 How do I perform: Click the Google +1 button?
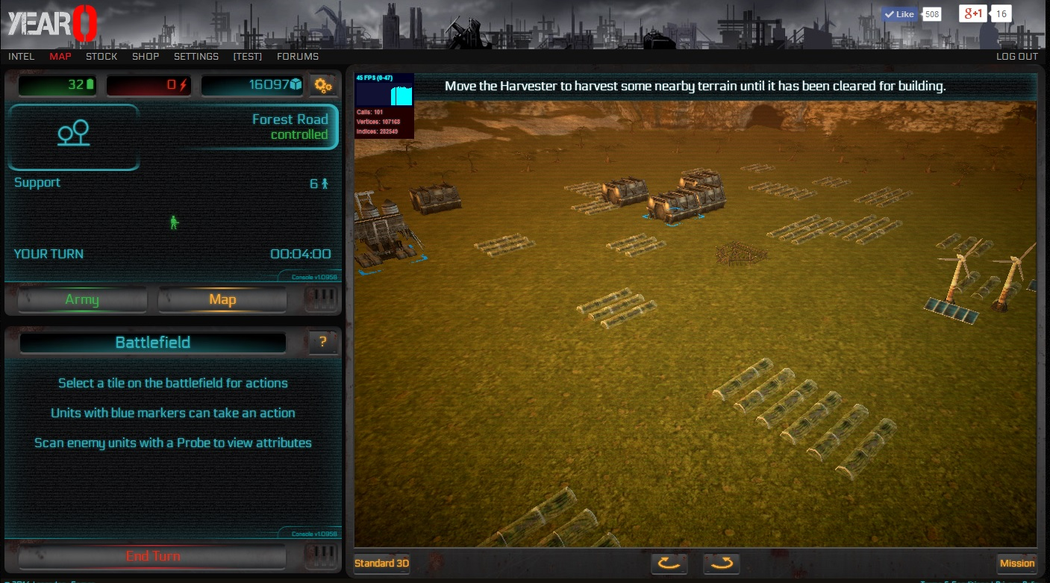973,14
